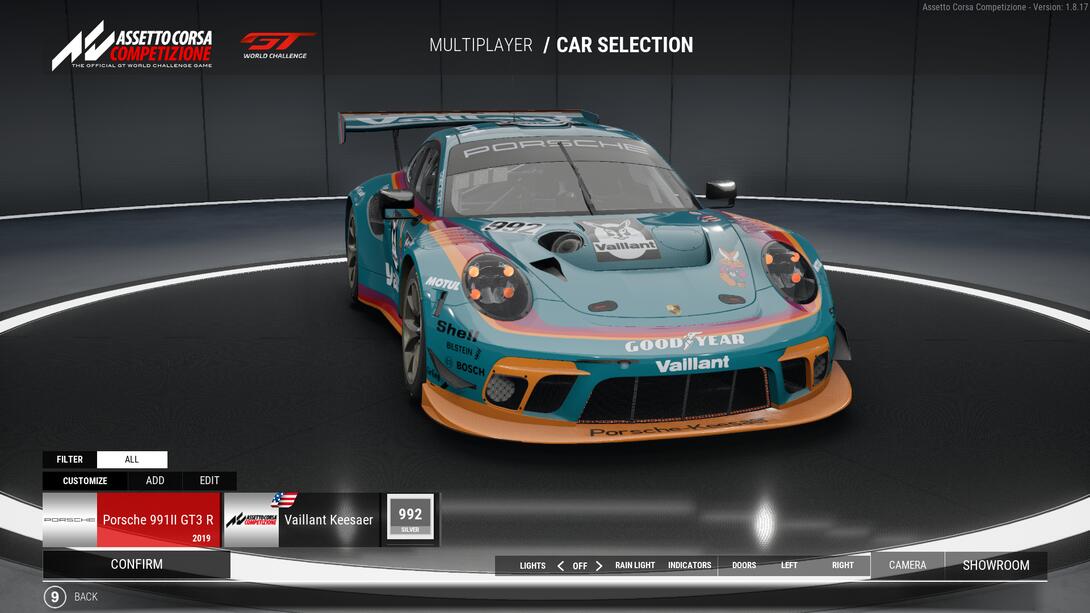The image size is (1090, 613).
Task: Open the right door
Action: (x=843, y=566)
